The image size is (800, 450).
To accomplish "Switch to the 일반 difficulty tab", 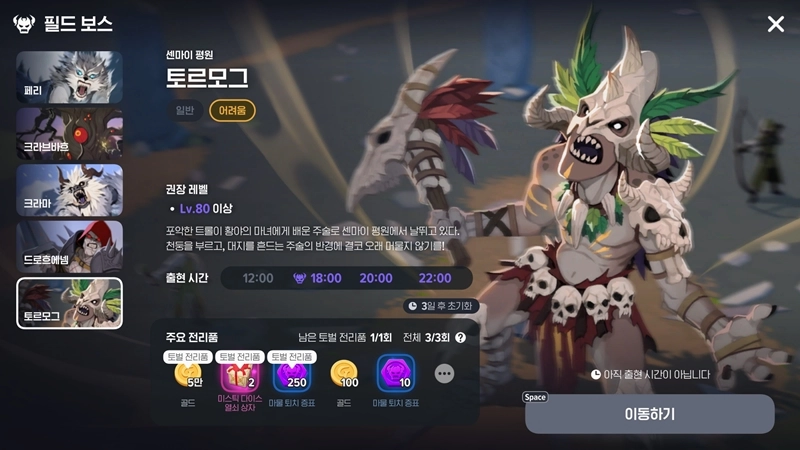I will tap(186, 110).
